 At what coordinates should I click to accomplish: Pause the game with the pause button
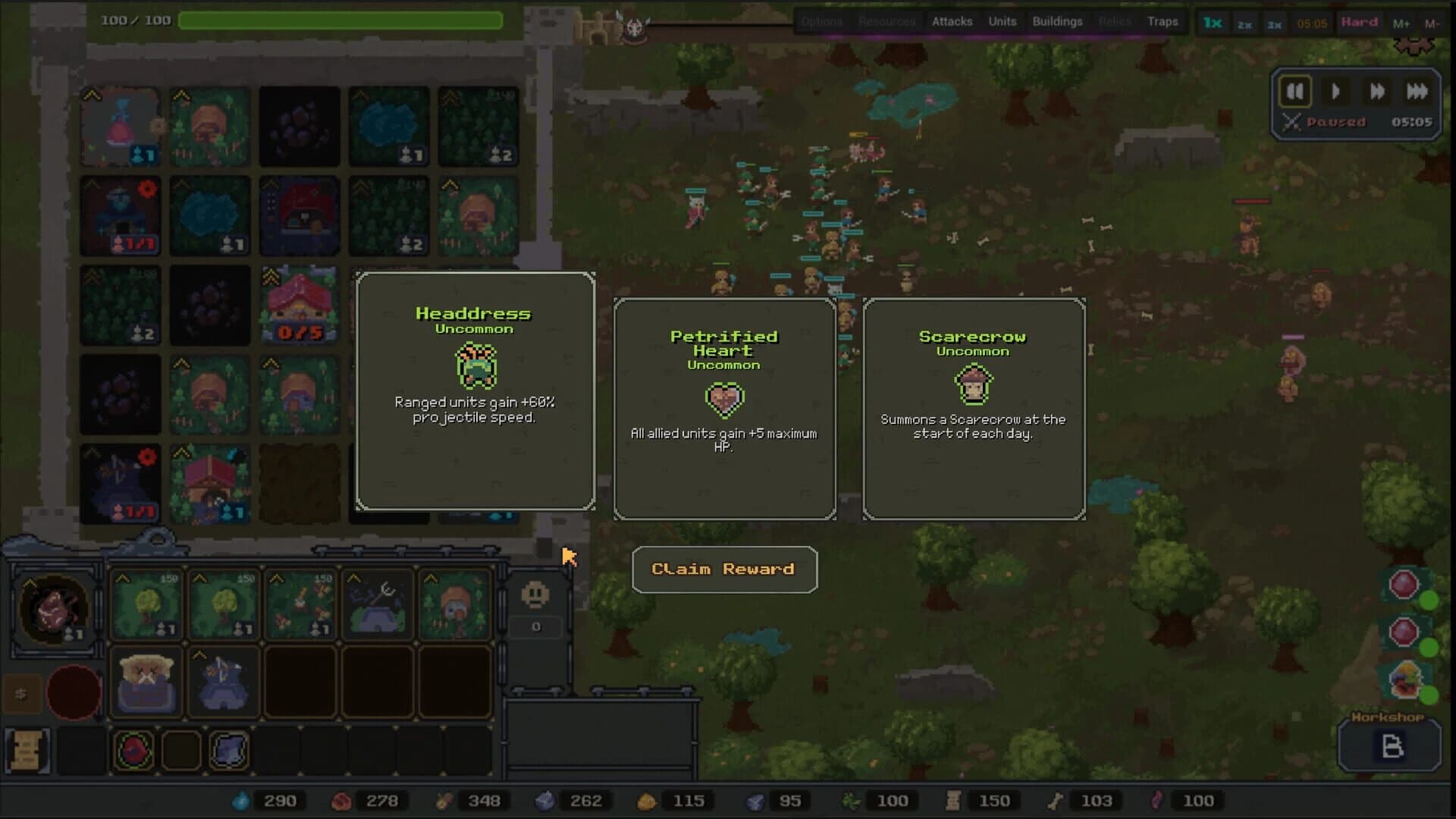point(1296,92)
